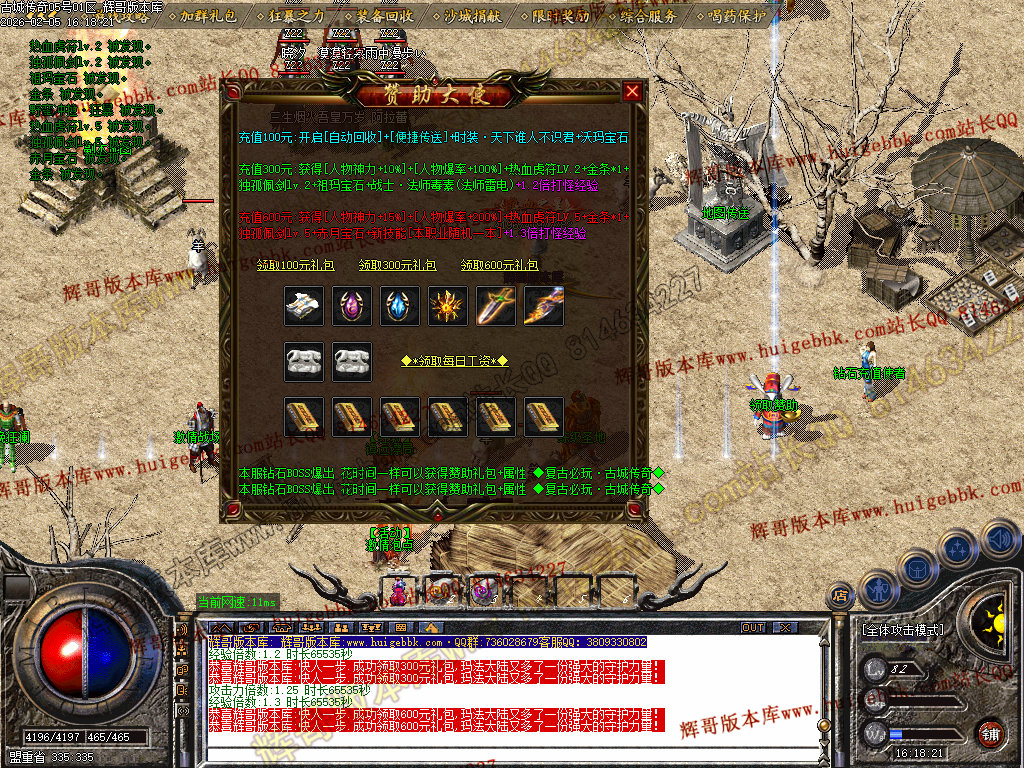This screenshot has height=768, width=1024.
Task: Select the white winged boots reward icon
Action: (303, 306)
